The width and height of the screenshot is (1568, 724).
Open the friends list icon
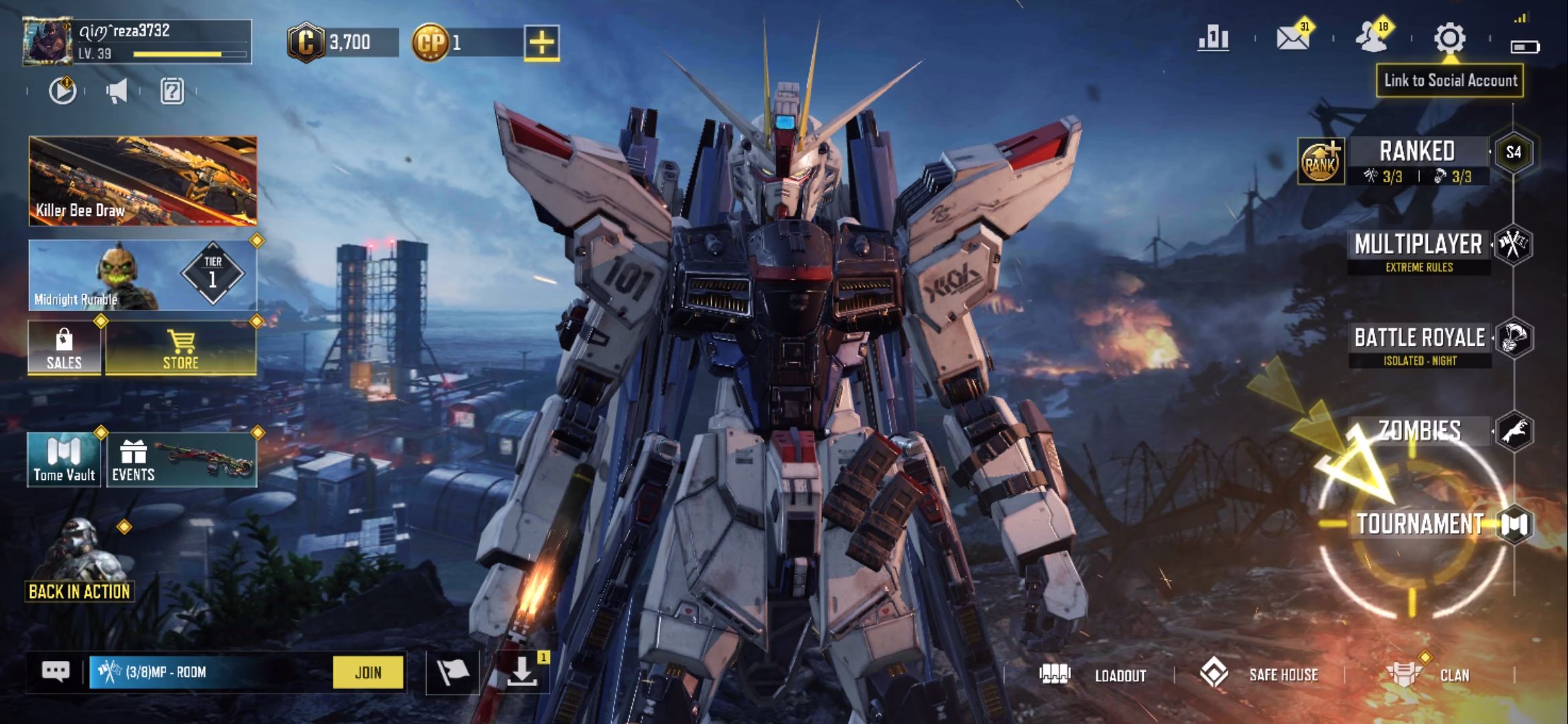tap(1372, 39)
